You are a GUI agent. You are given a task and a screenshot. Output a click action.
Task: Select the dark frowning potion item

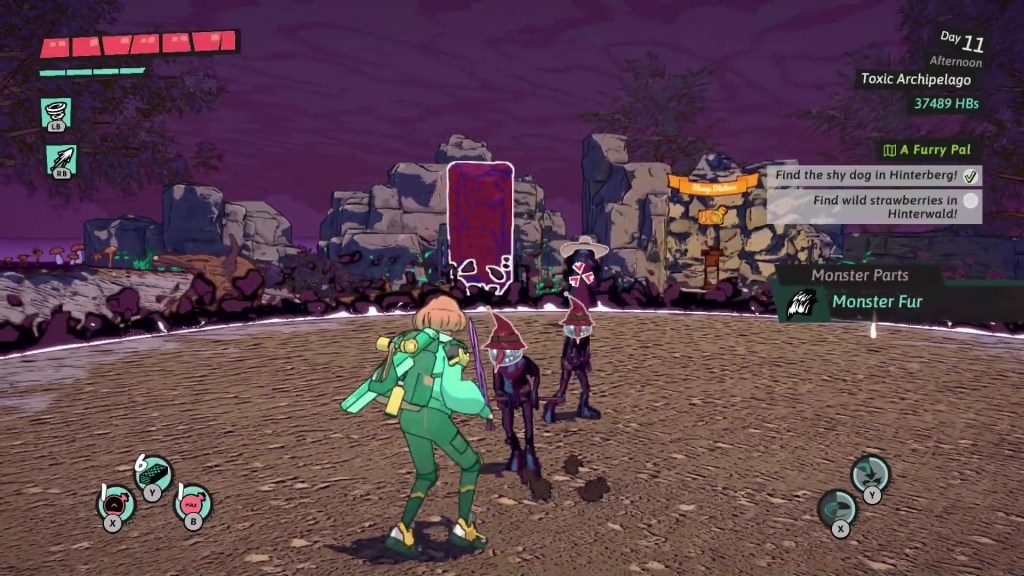tap(115, 503)
